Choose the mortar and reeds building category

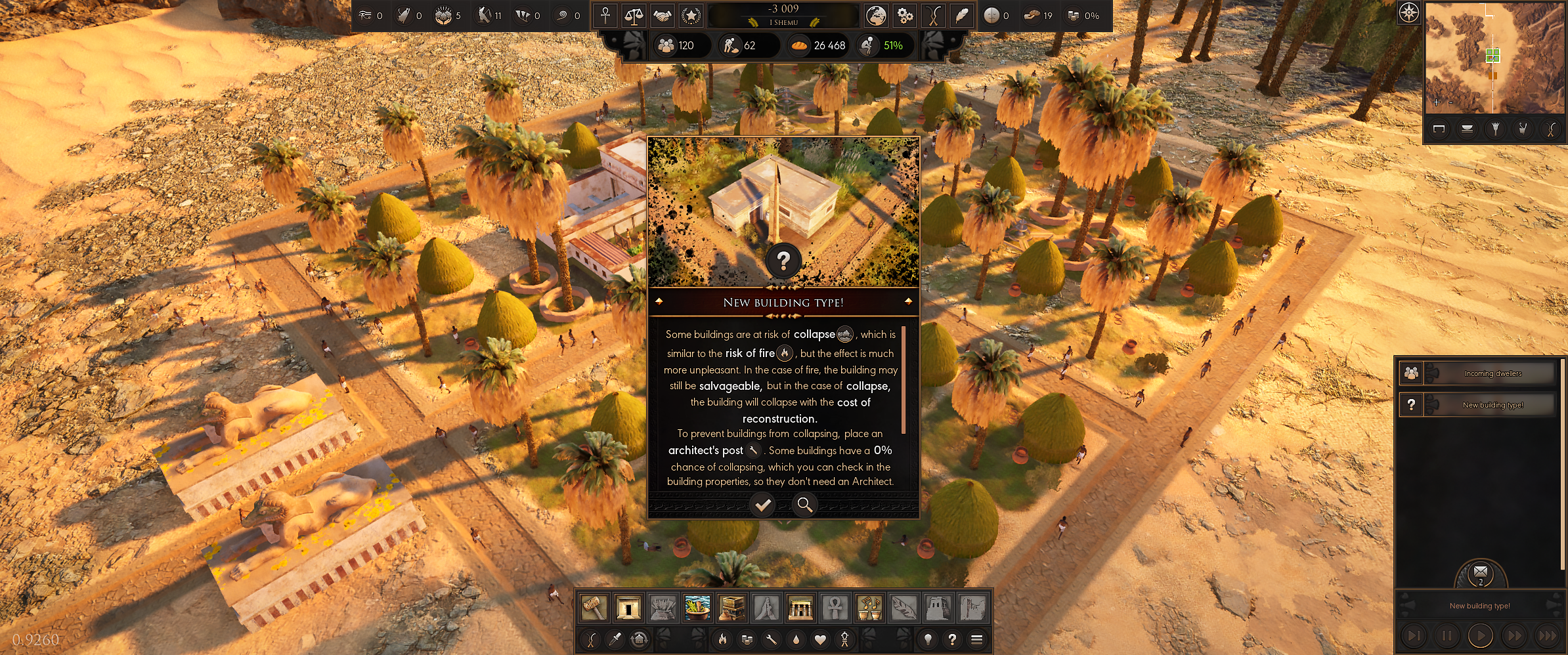click(x=697, y=608)
